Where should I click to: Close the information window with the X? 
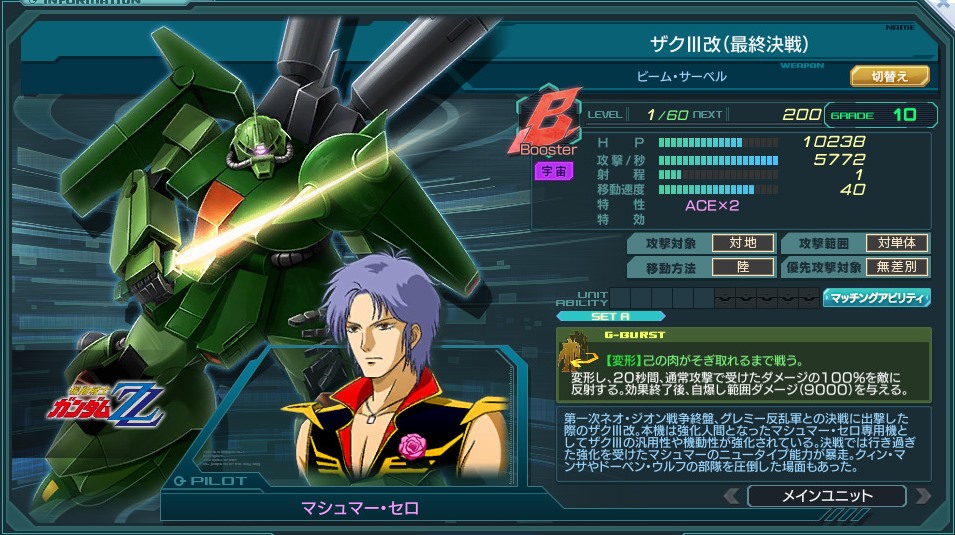pos(942,6)
